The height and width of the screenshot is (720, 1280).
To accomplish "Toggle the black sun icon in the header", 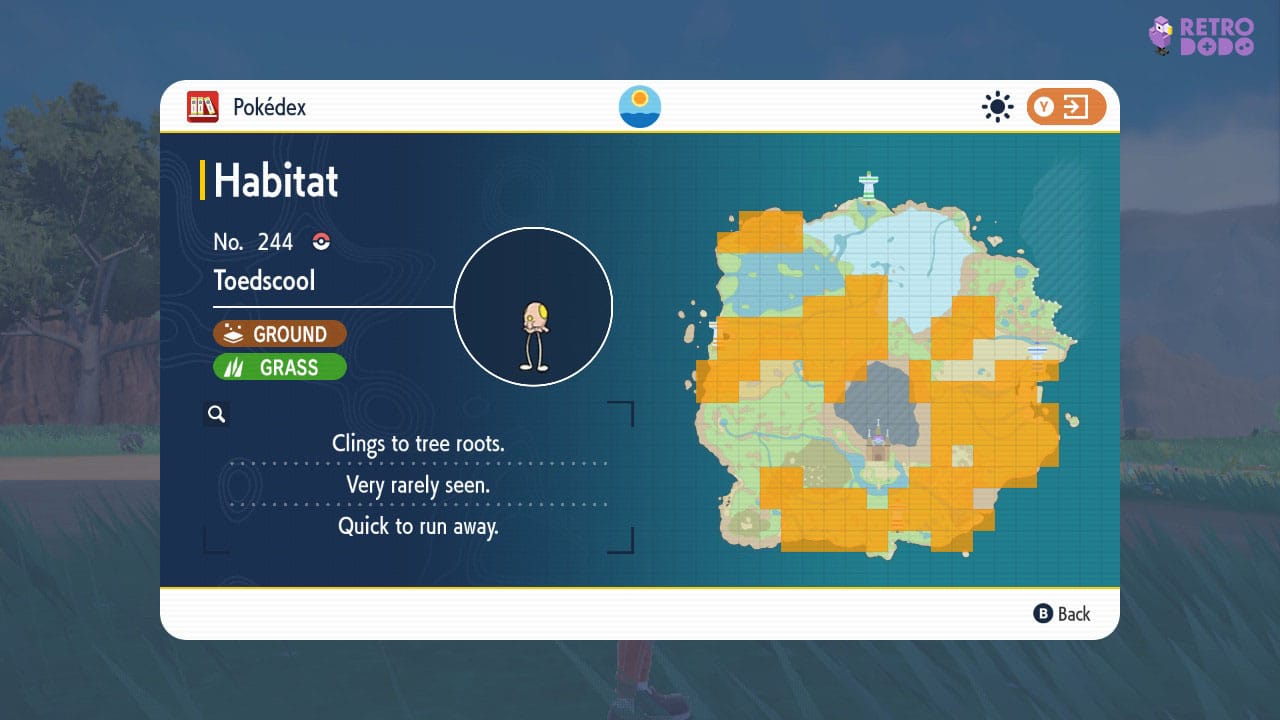I will [997, 107].
